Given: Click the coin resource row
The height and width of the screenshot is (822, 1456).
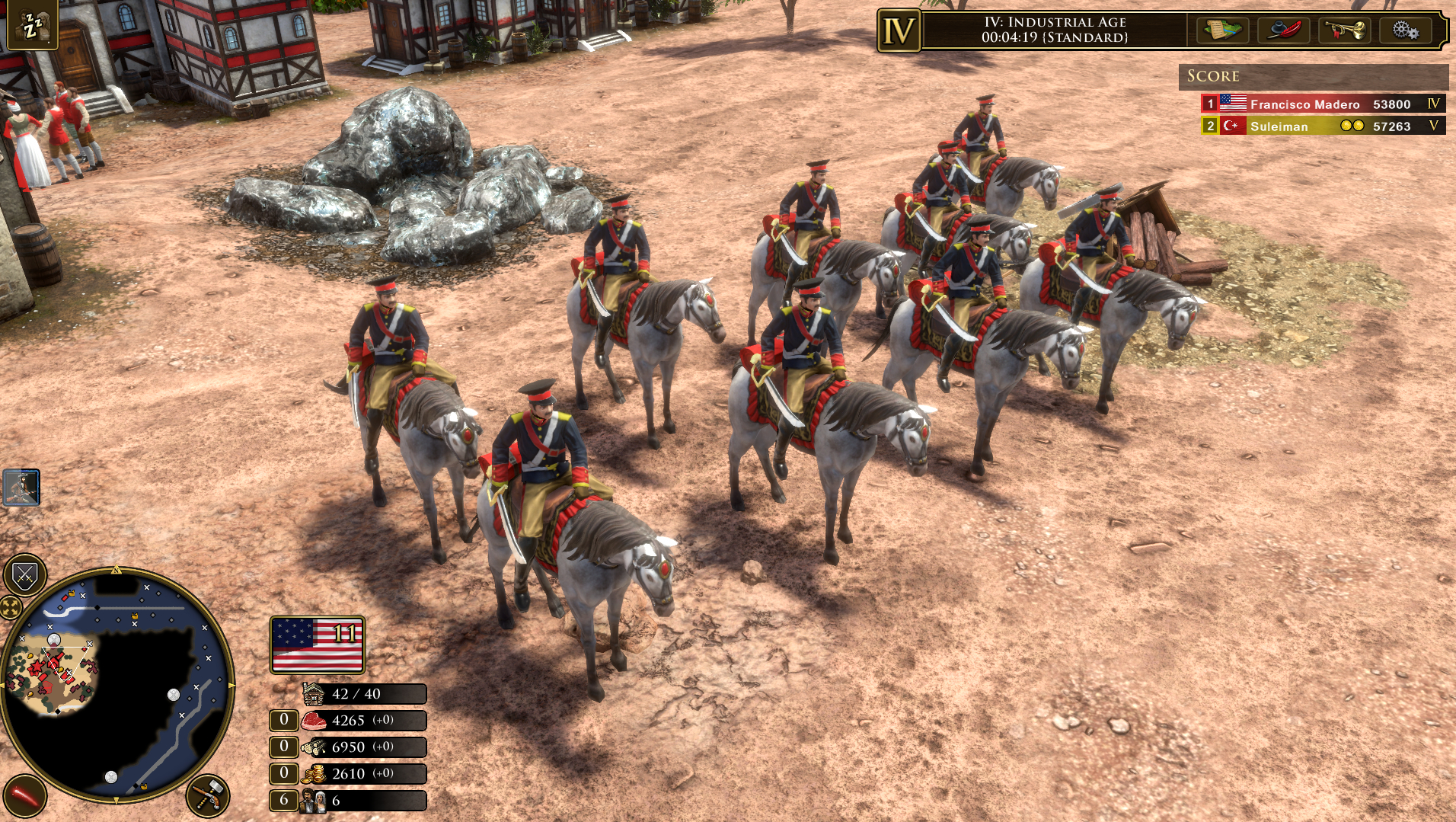Looking at the screenshot, I should click(x=362, y=774).
